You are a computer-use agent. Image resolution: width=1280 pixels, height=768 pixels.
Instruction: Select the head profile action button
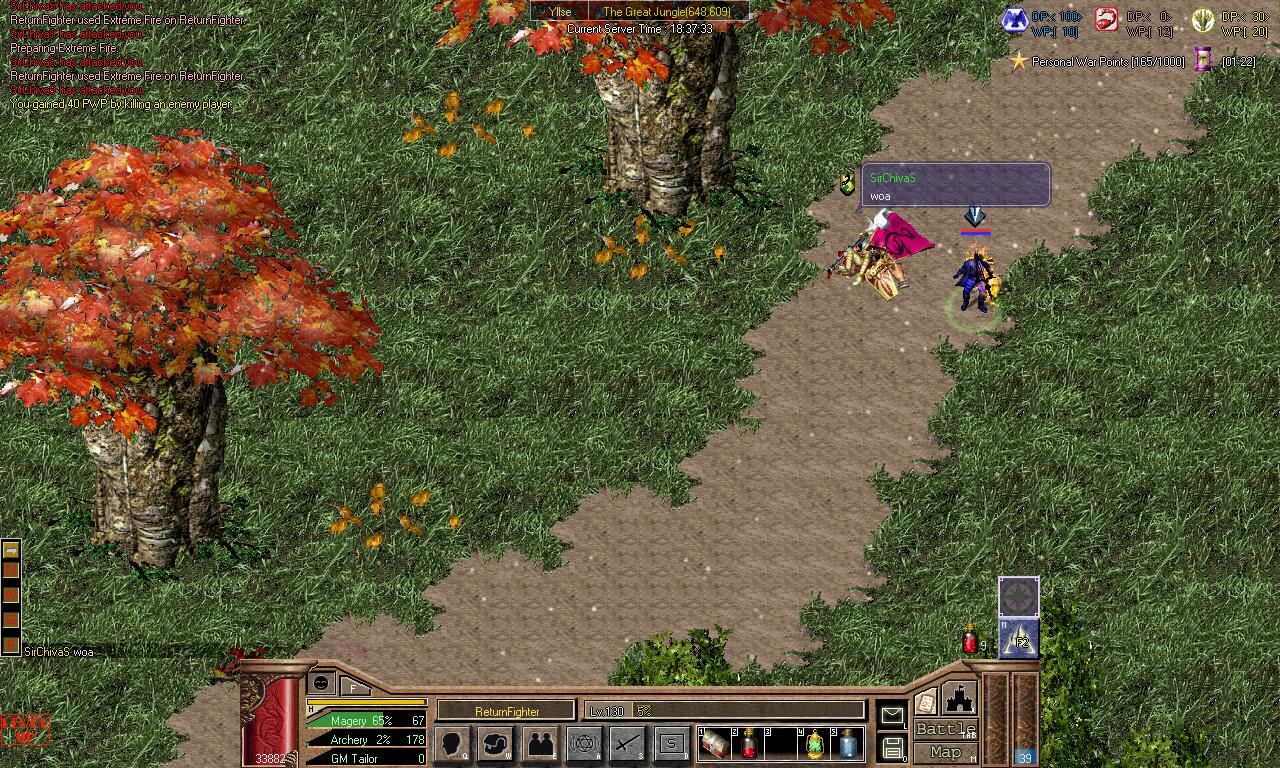452,743
